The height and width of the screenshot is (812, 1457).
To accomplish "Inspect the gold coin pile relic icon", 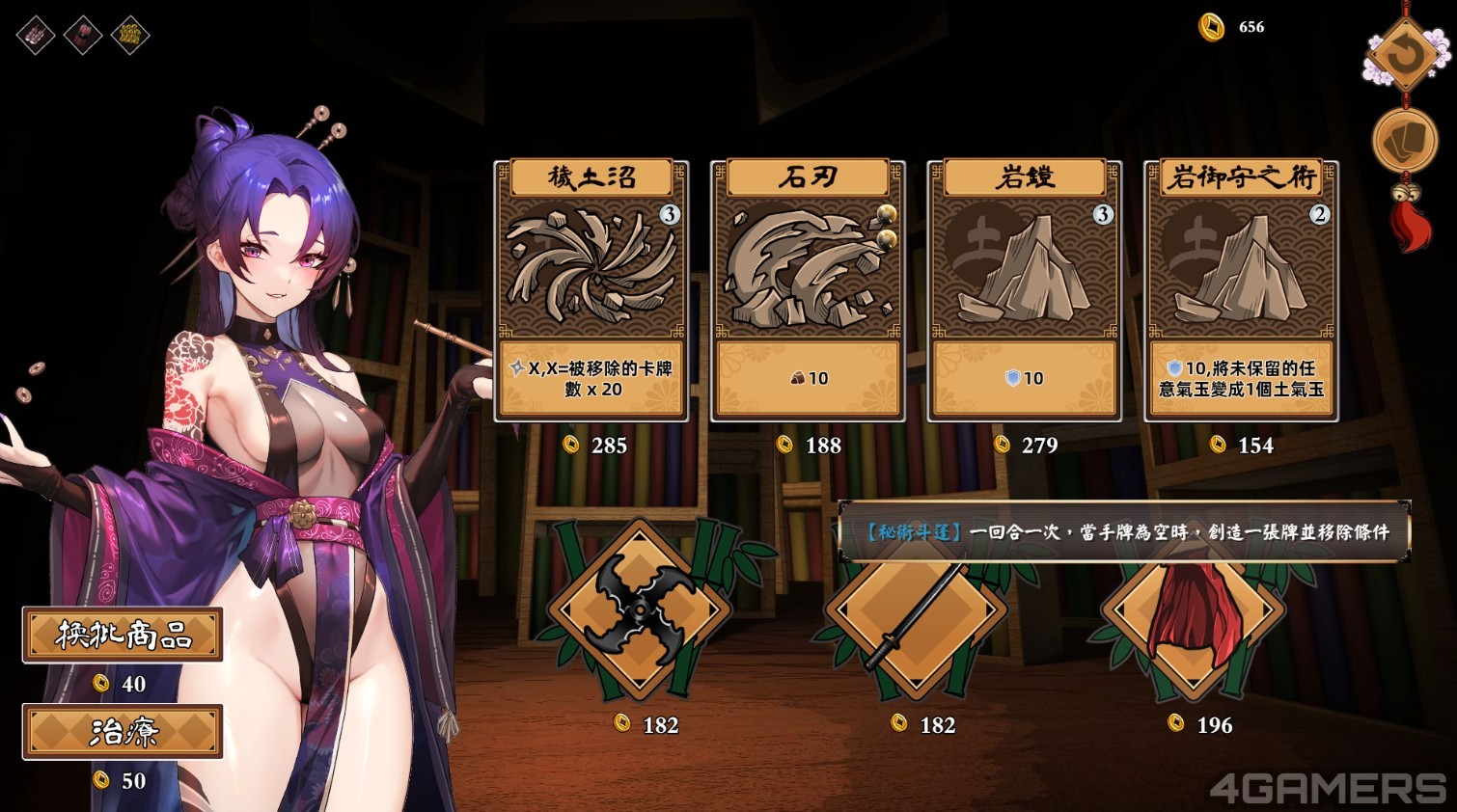I will (130, 36).
